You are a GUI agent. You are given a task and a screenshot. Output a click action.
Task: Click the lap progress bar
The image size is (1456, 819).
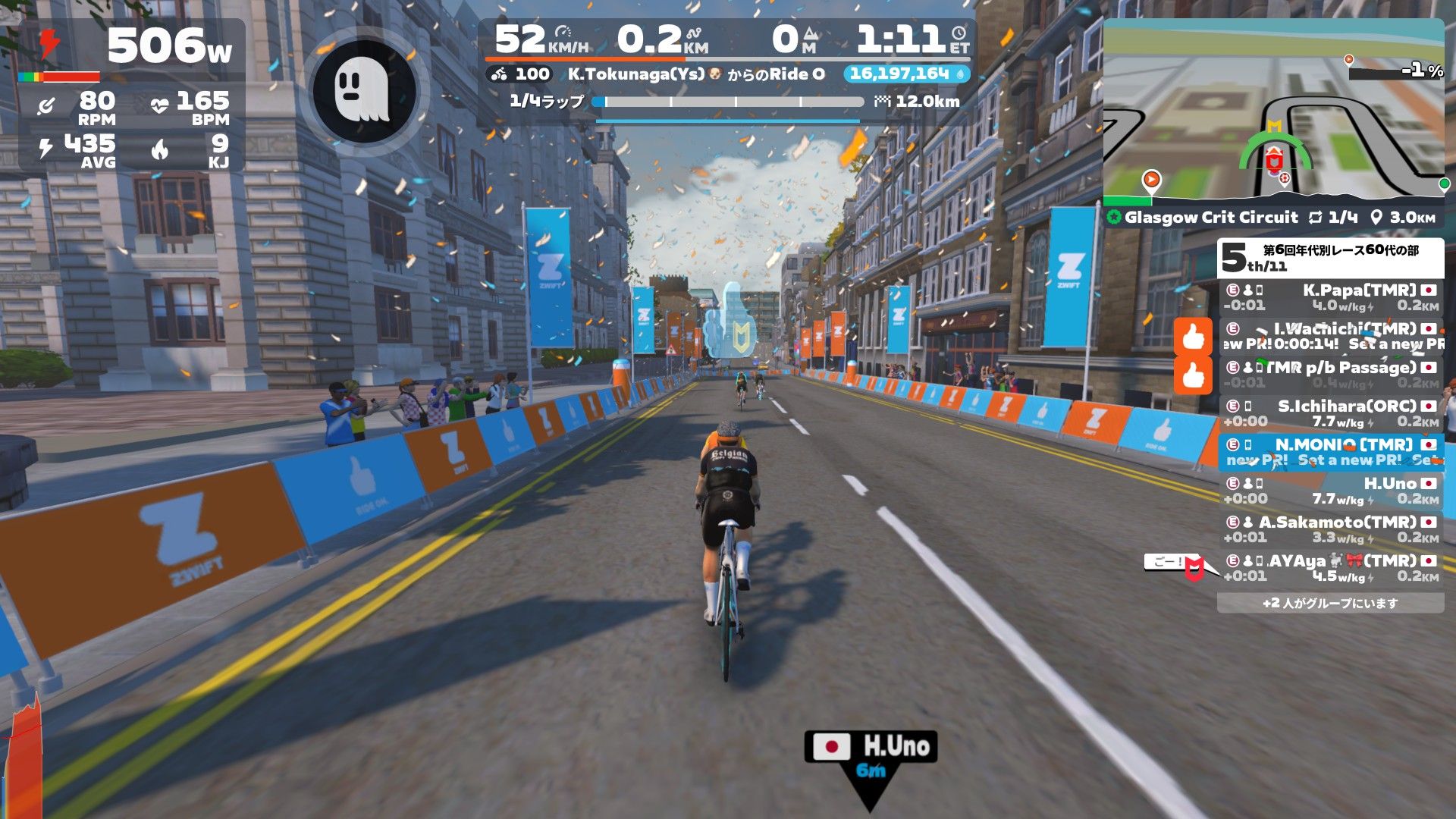pyautogui.click(x=733, y=102)
